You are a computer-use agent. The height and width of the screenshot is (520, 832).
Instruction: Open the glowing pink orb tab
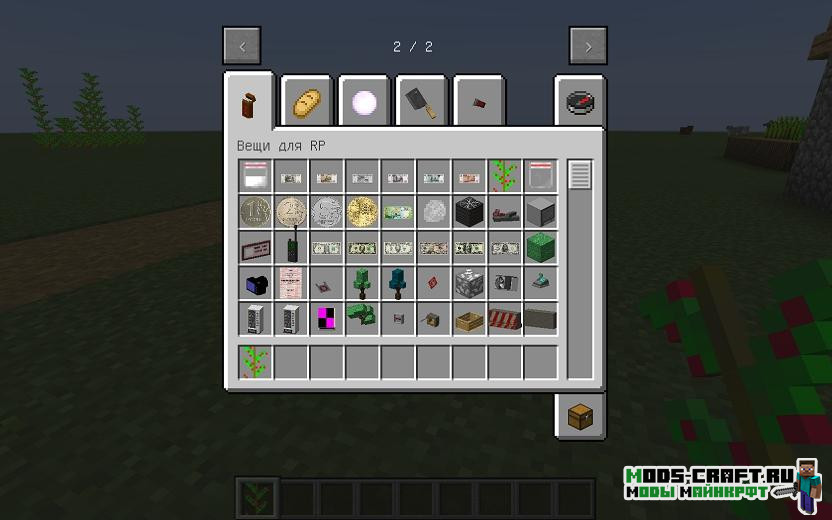point(363,101)
